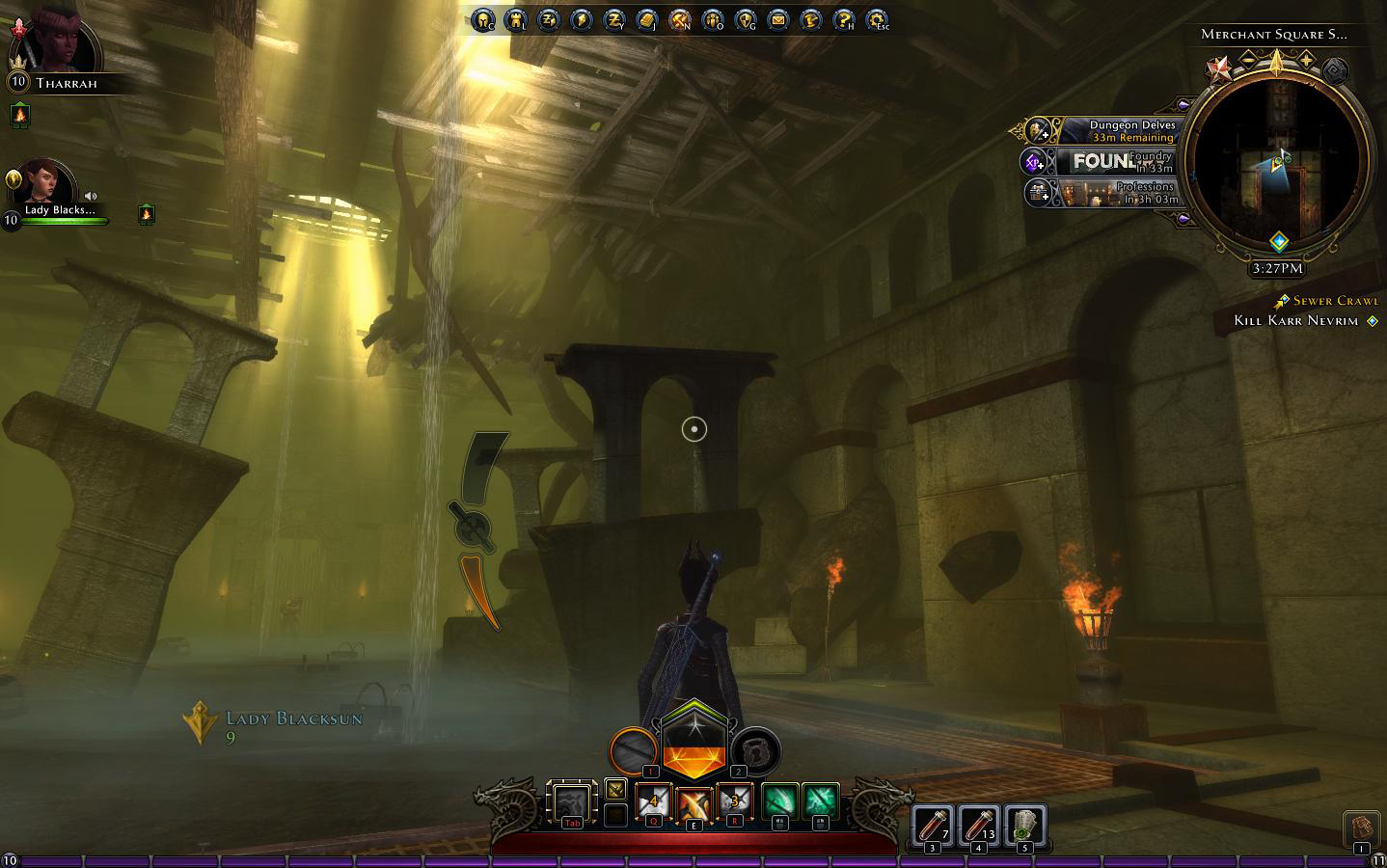Activate the Q encounter power
This screenshot has height=868, width=1387.
(x=653, y=802)
